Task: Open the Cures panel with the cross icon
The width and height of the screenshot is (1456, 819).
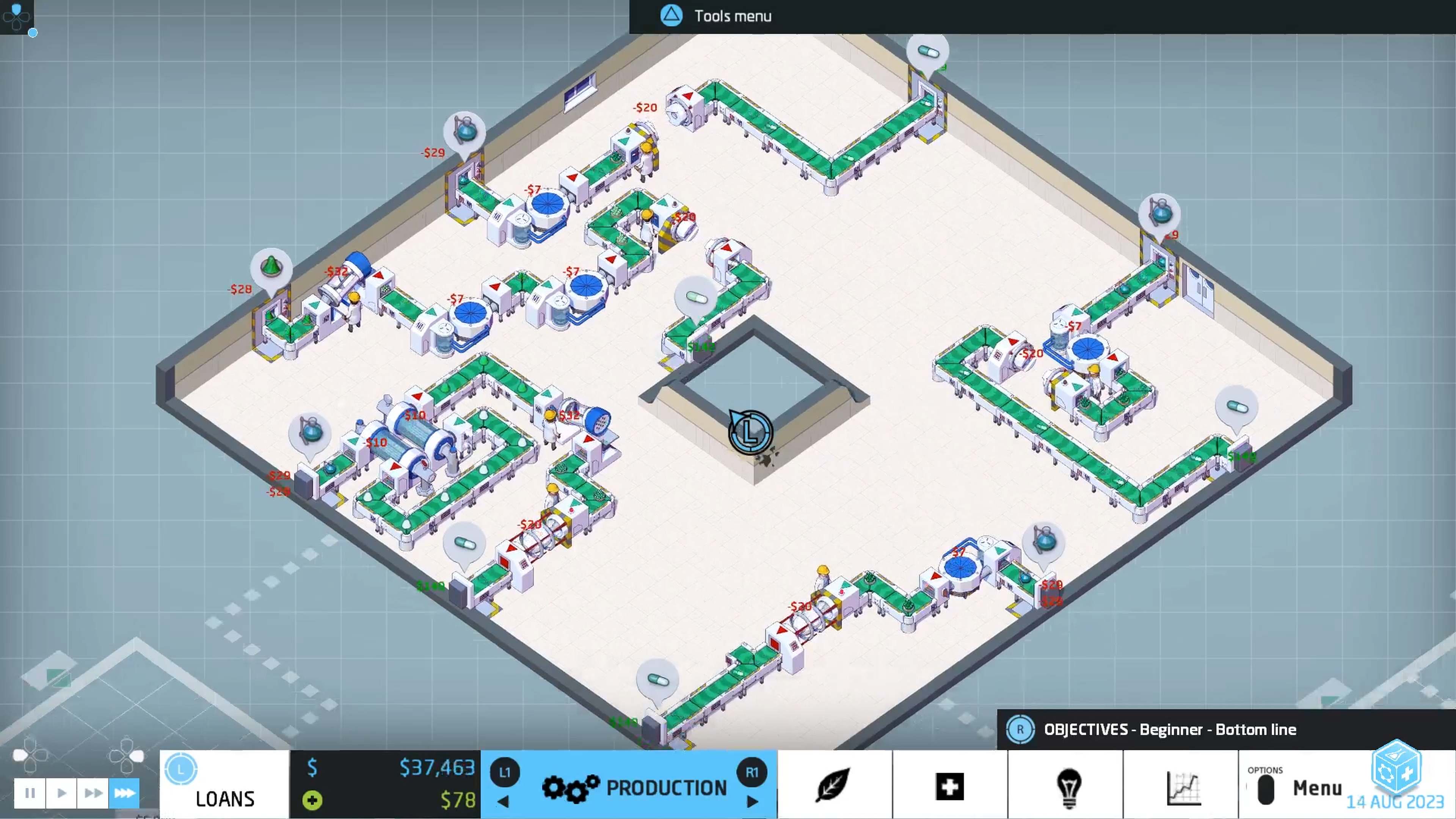Action: tap(949, 787)
